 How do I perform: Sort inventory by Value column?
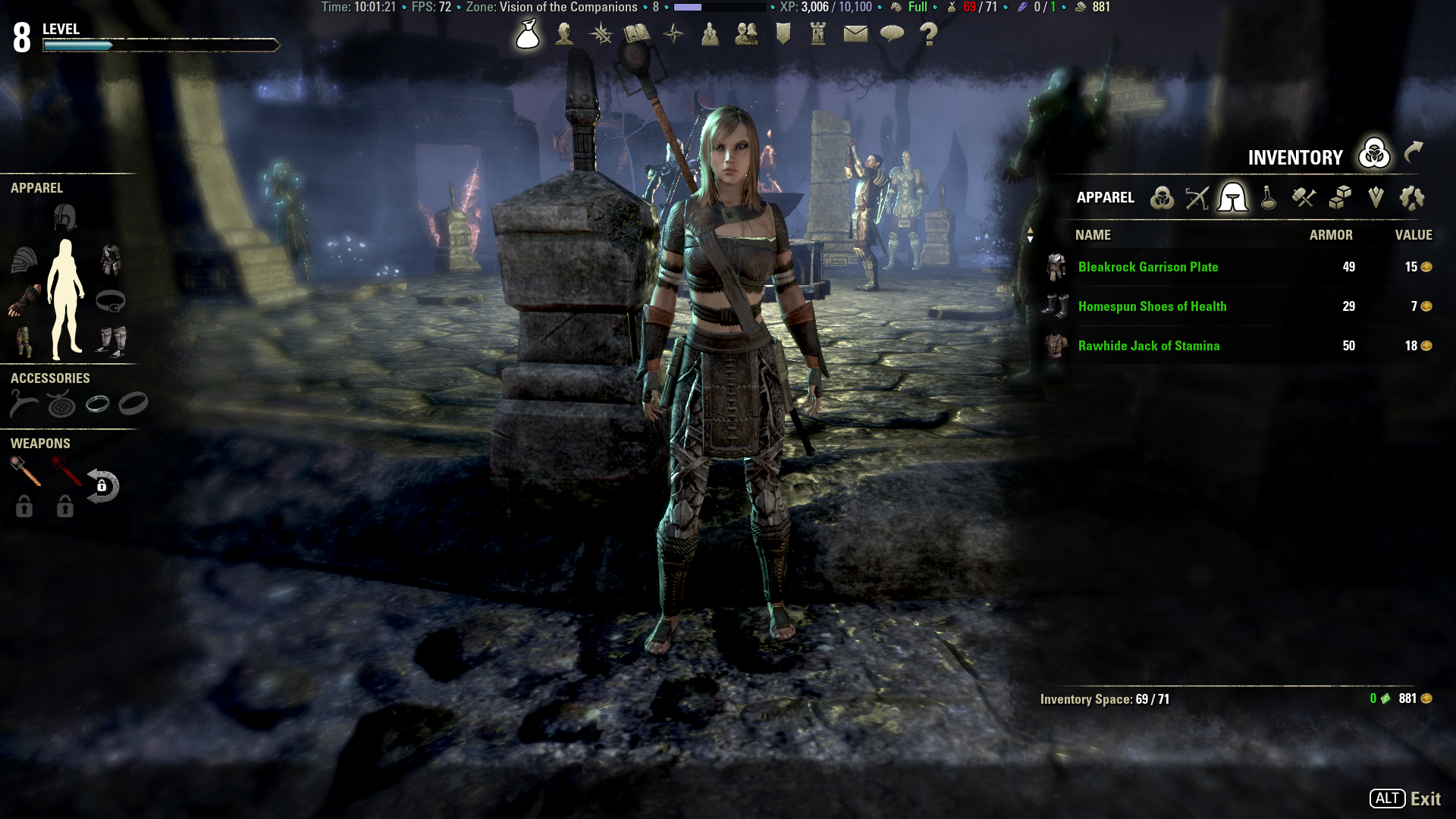[1413, 235]
